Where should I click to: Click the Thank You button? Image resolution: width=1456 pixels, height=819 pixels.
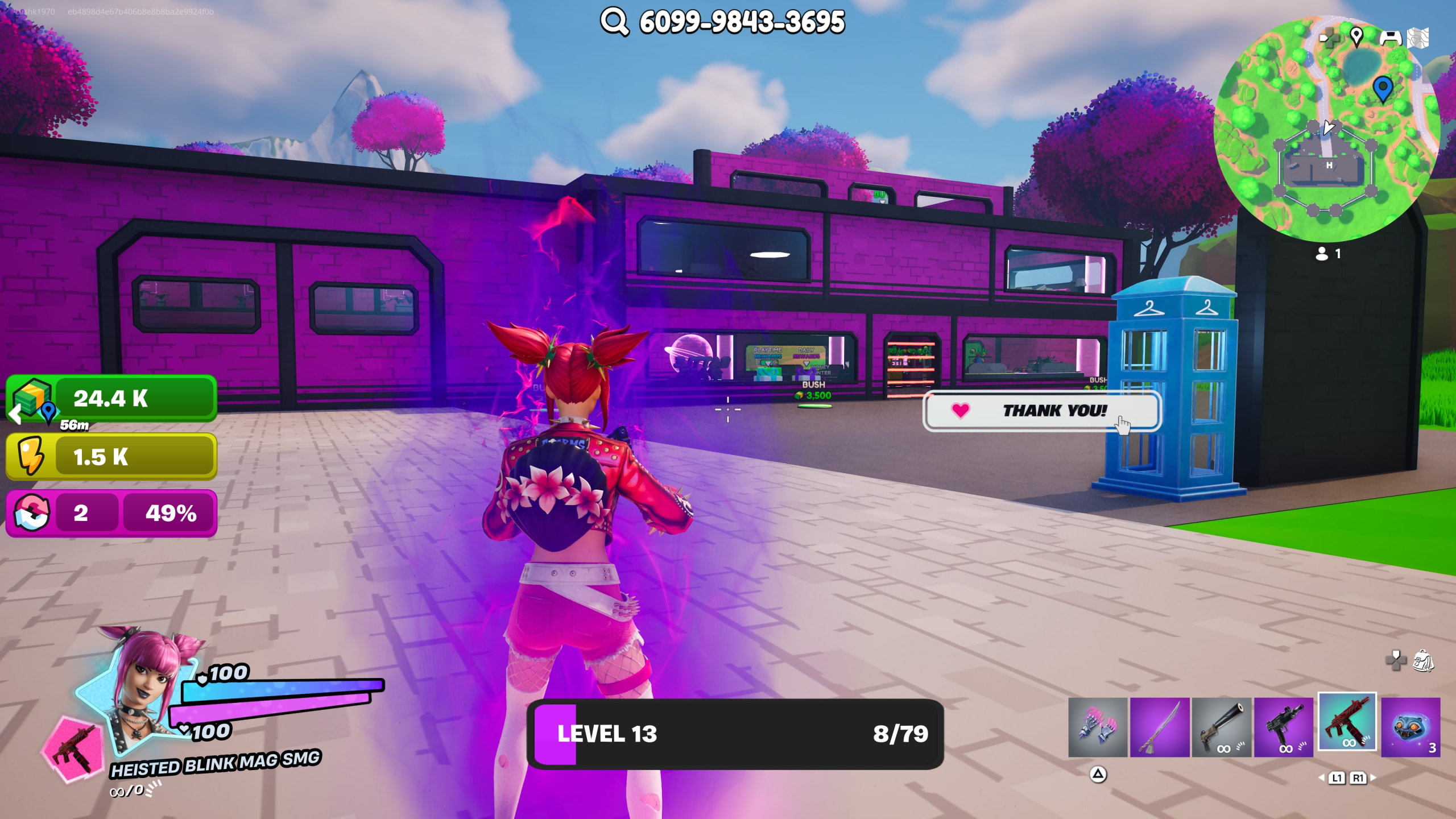click(x=1041, y=411)
